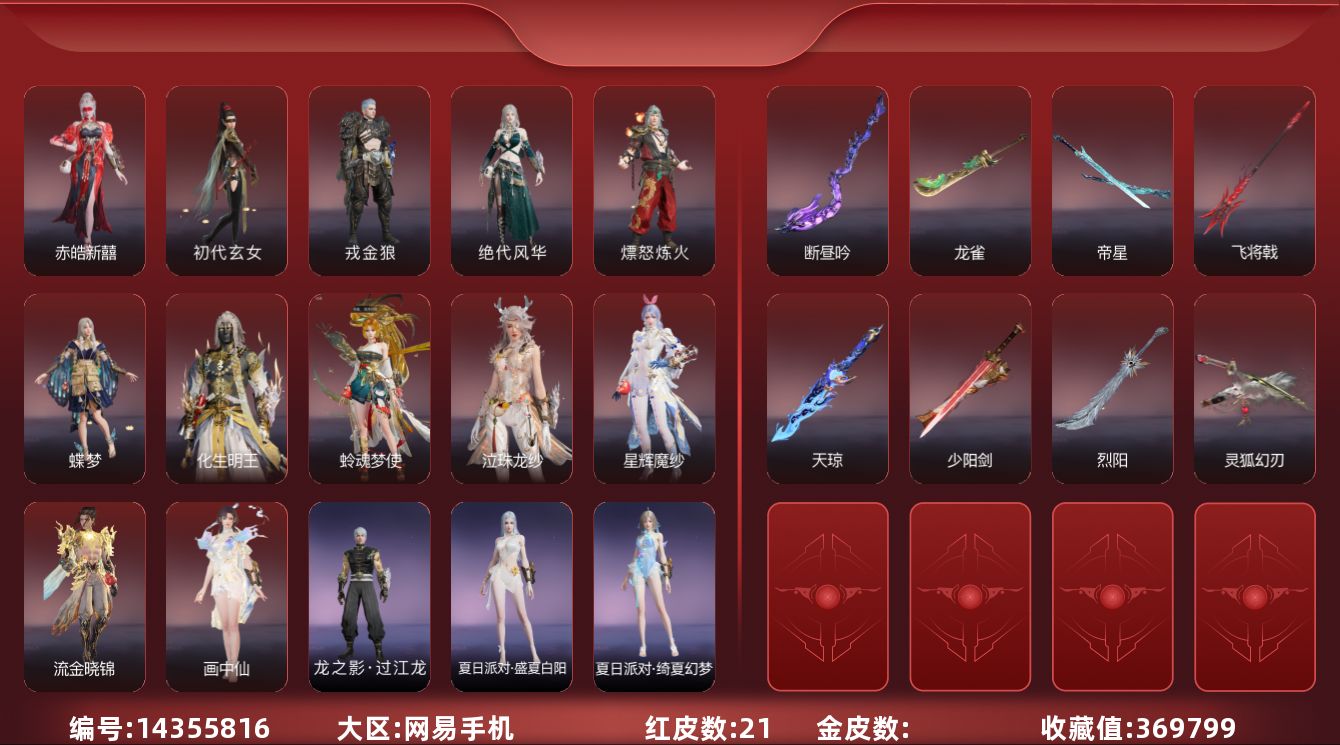1340x745 pixels.
Task: Open the 戎金狼 armor skin card
Action: [x=369, y=180]
